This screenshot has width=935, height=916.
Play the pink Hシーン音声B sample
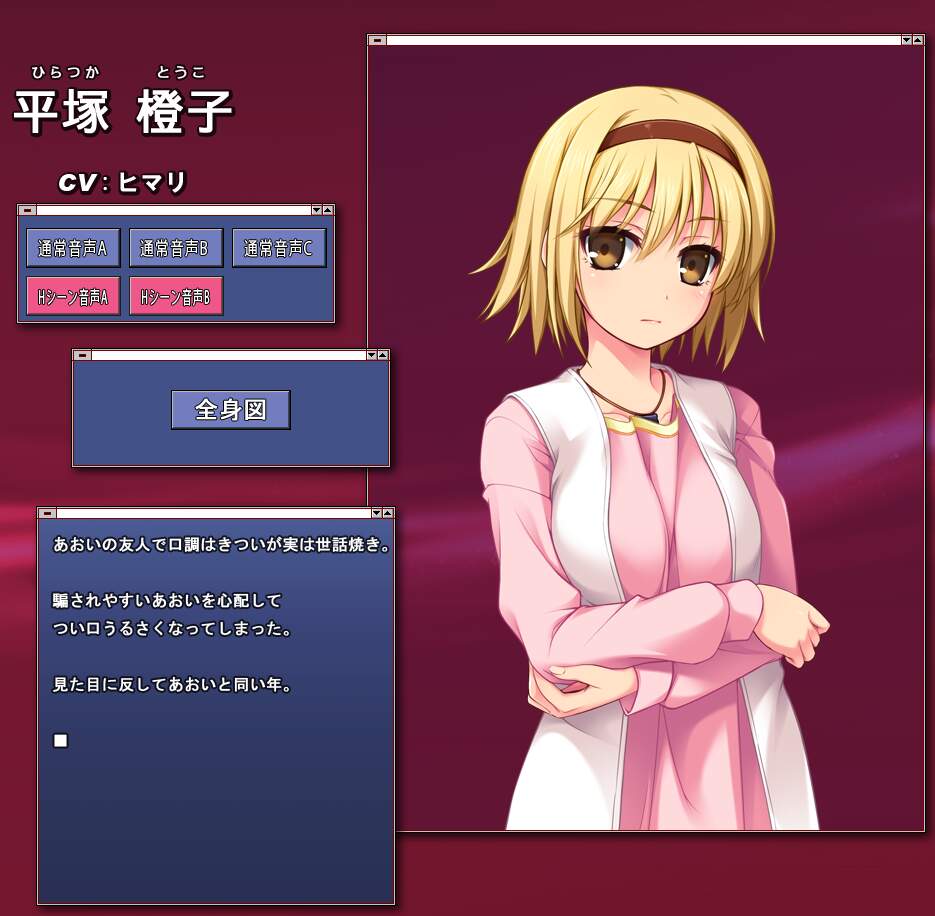176,296
